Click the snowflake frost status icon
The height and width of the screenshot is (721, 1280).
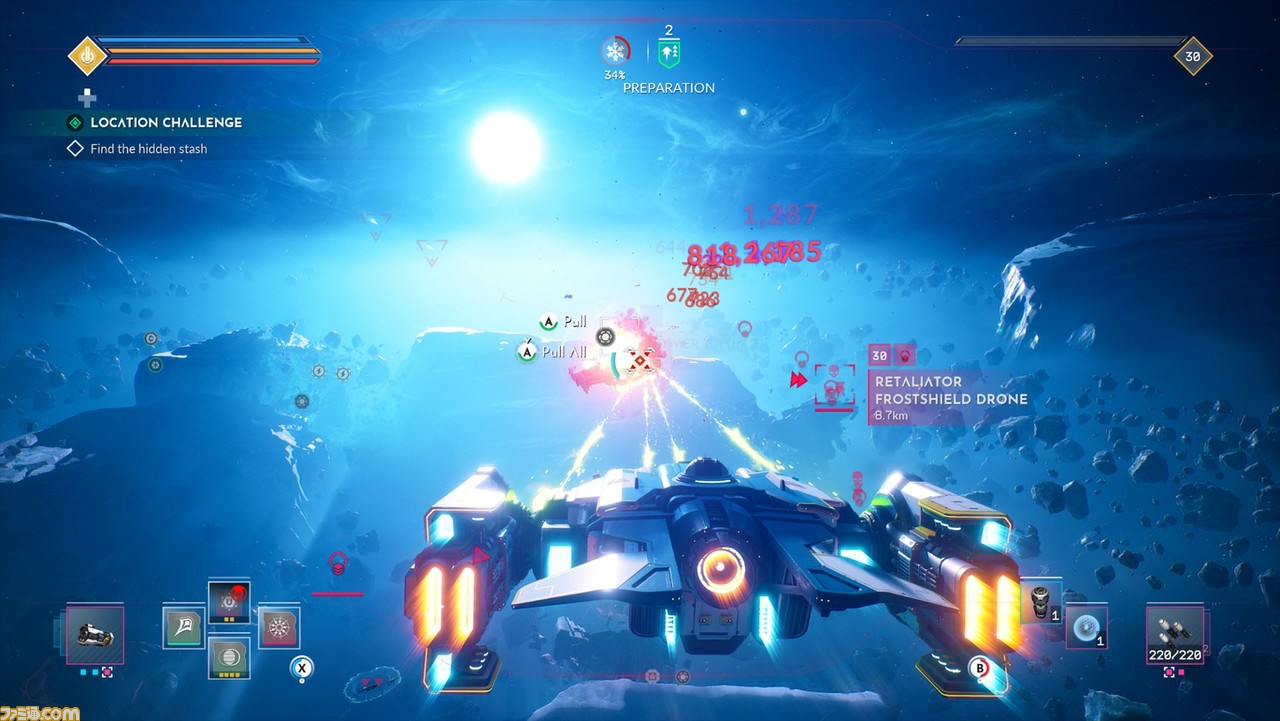615,52
